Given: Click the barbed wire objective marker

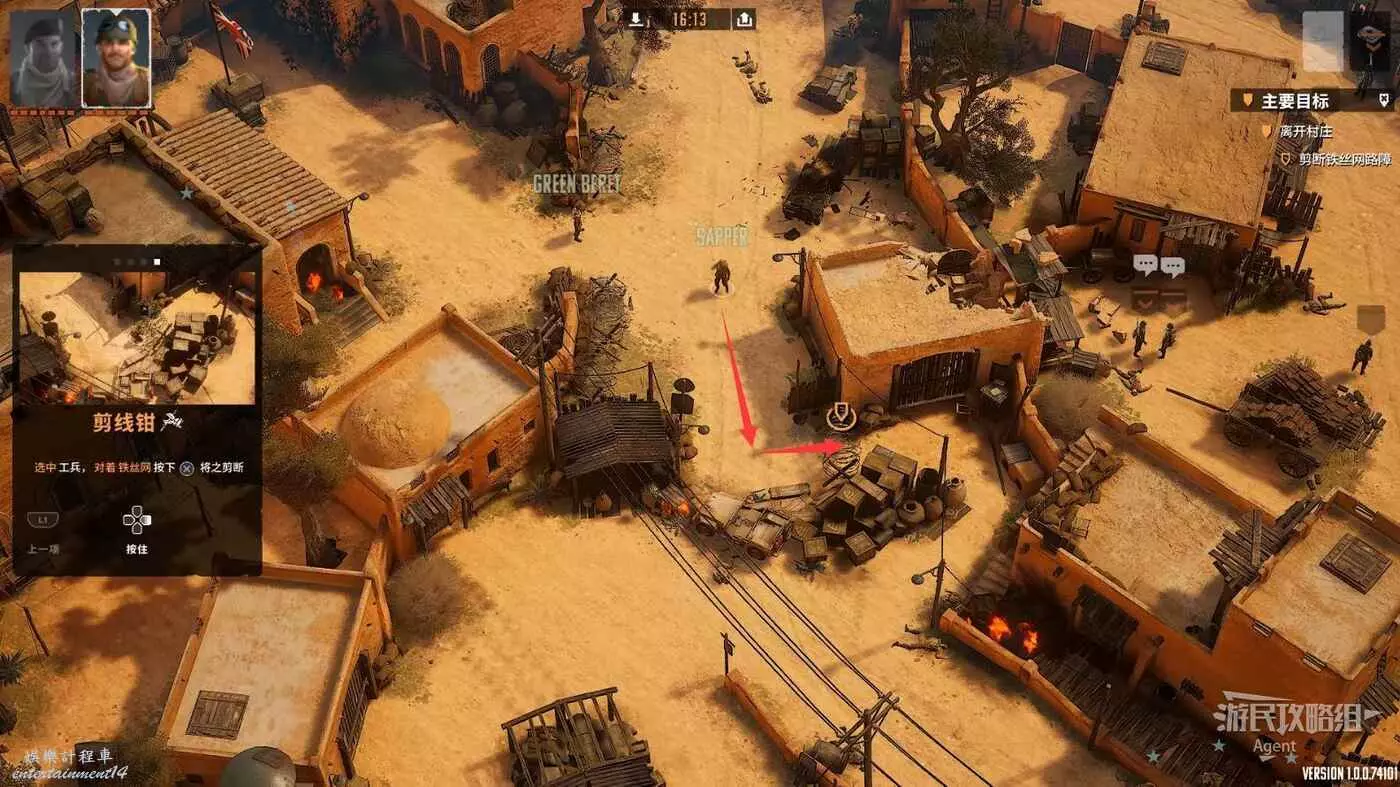Looking at the screenshot, I should (x=841, y=416).
